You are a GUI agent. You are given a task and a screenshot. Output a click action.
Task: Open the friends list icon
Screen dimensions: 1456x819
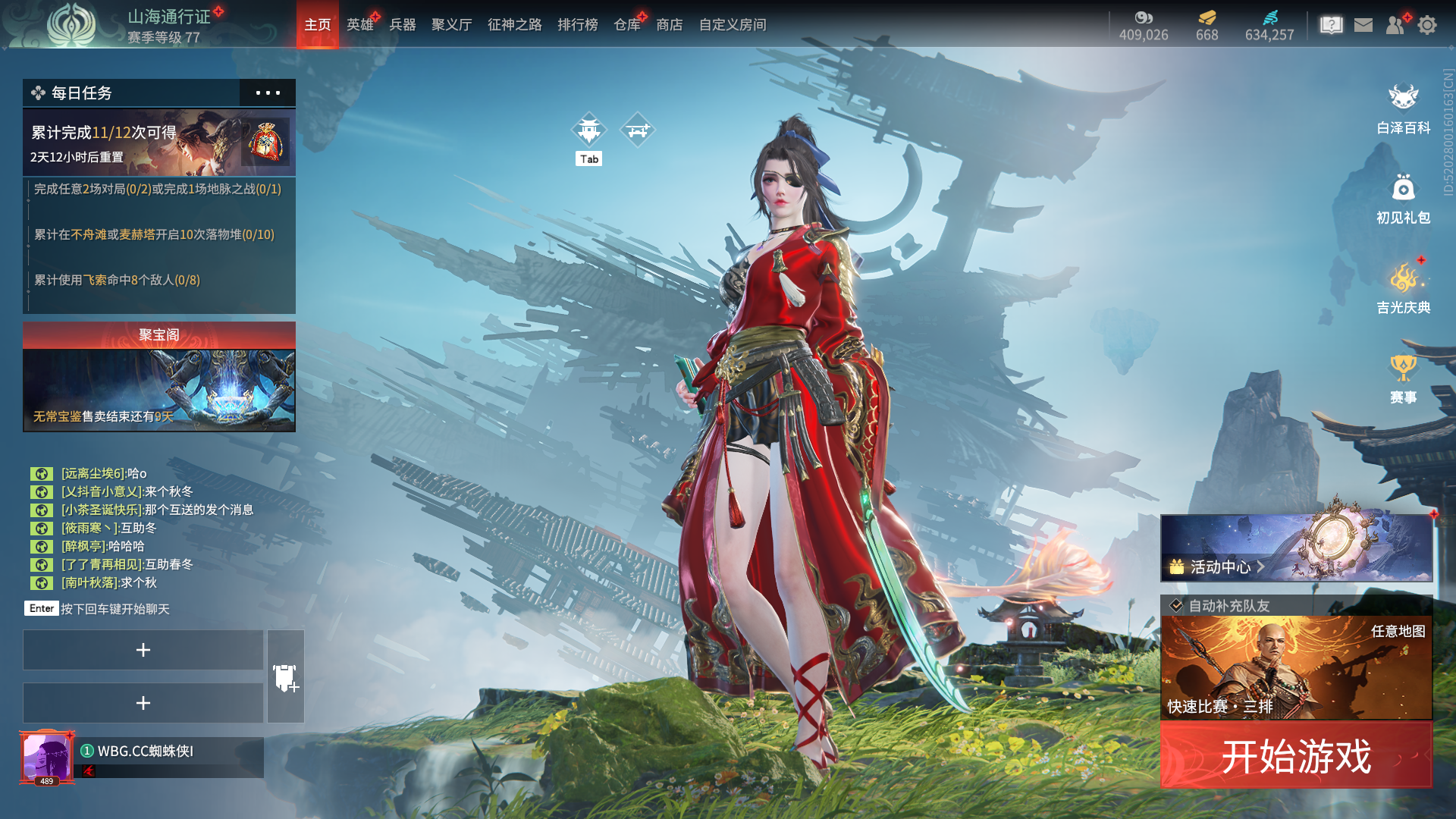(x=1395, y=25)
